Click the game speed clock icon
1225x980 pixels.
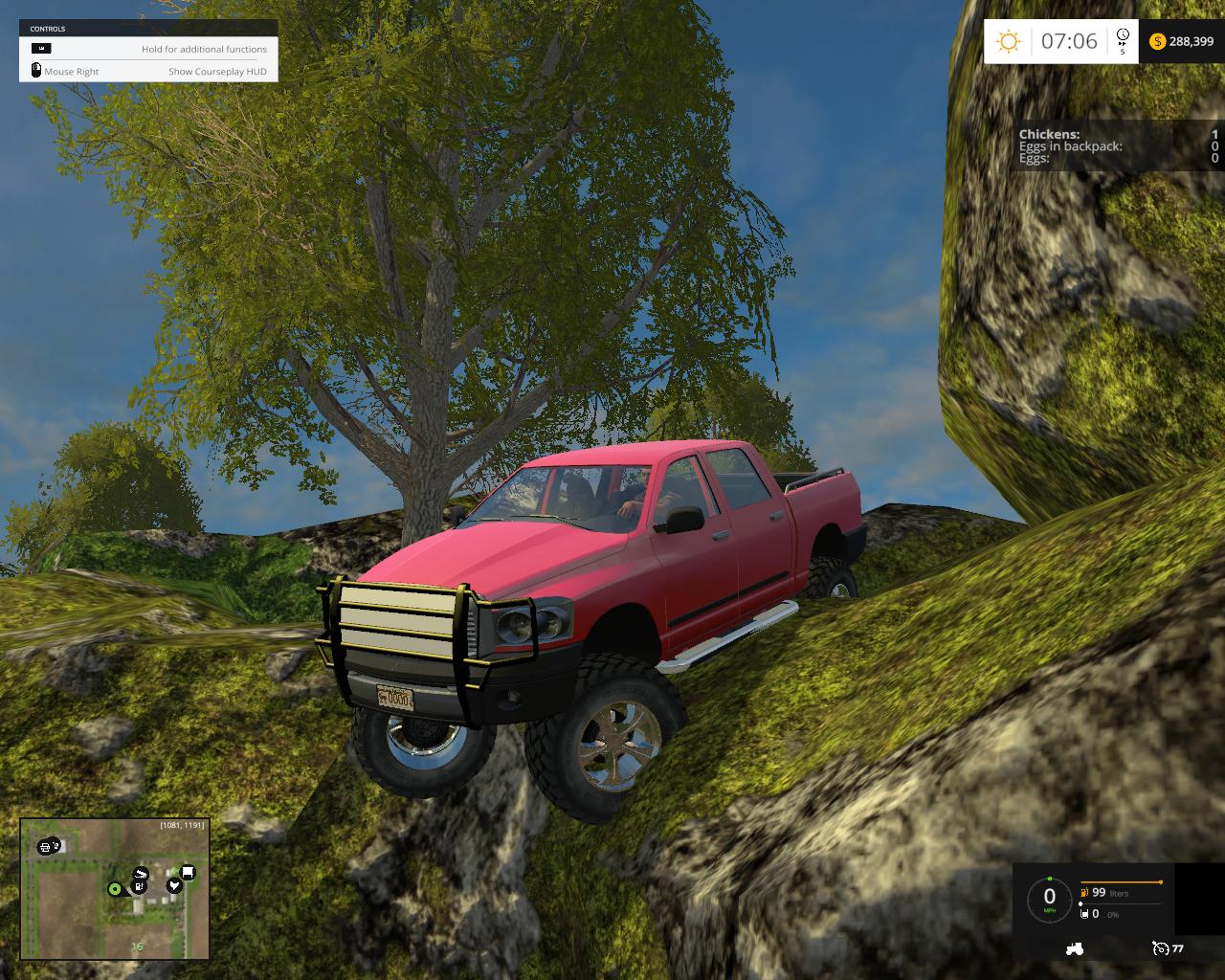point(1122,38)
